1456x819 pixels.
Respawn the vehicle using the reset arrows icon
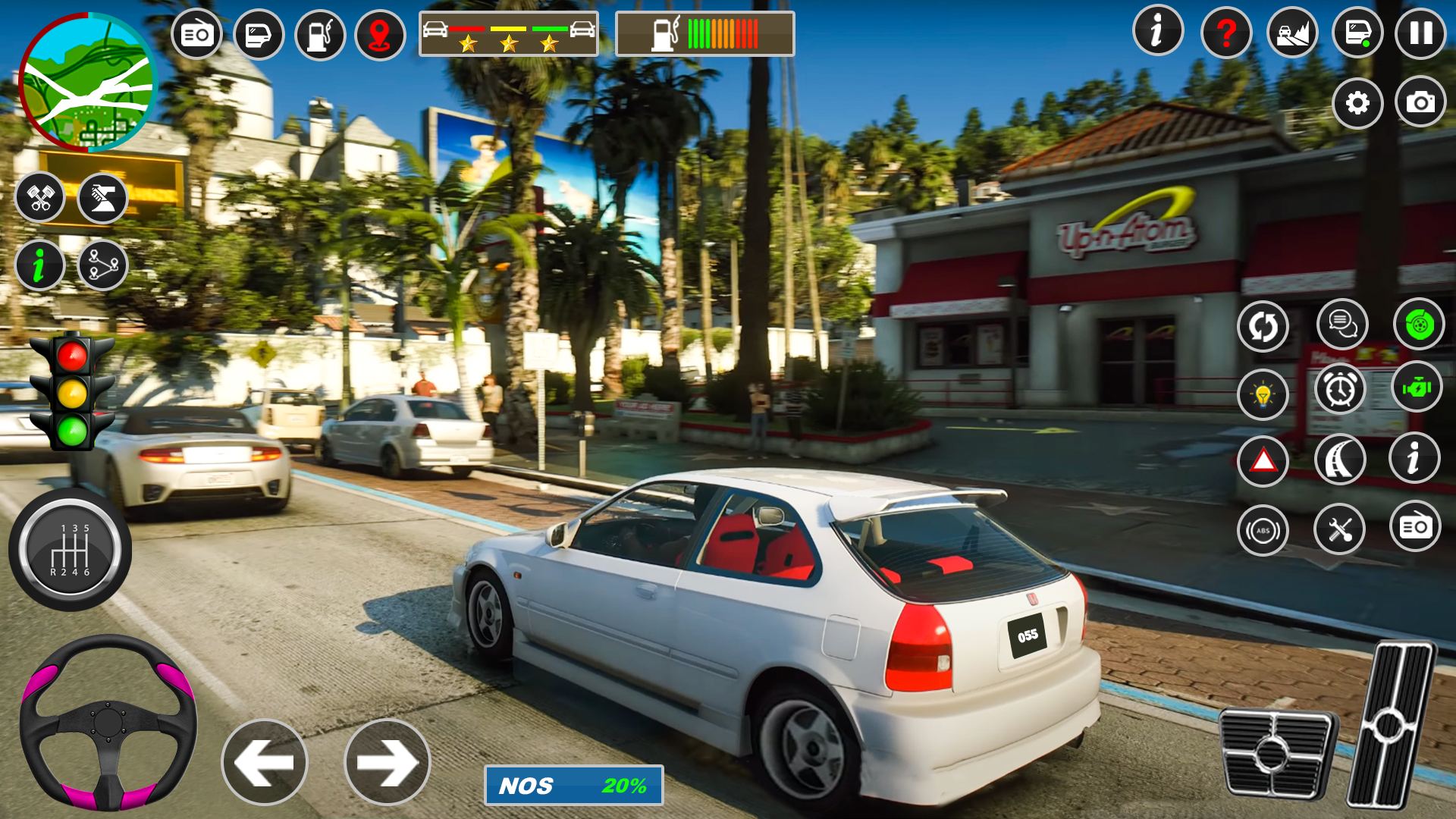pyautogui.click(x=1262, y=325)
